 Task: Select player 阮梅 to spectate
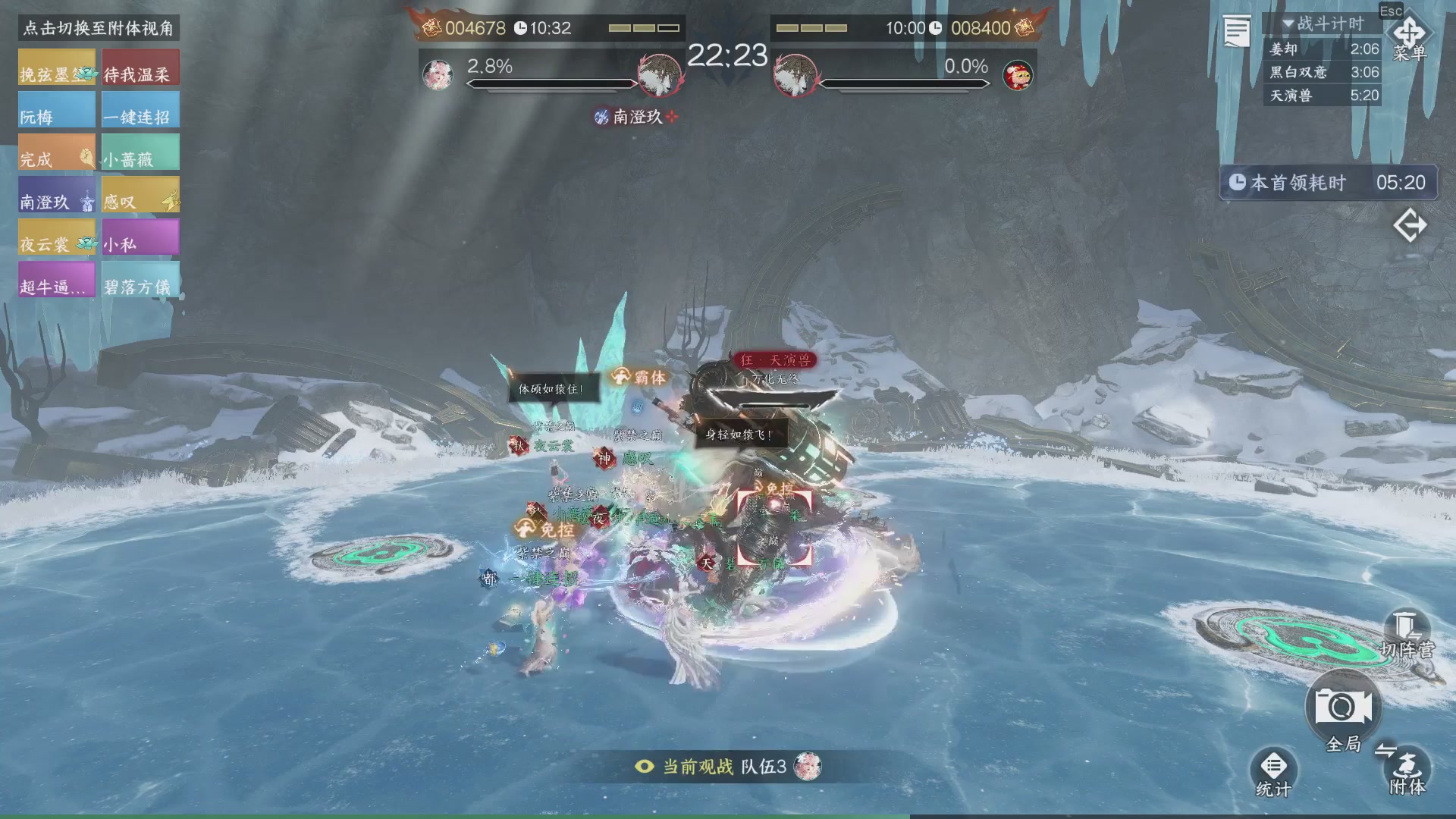coord(57,110)
